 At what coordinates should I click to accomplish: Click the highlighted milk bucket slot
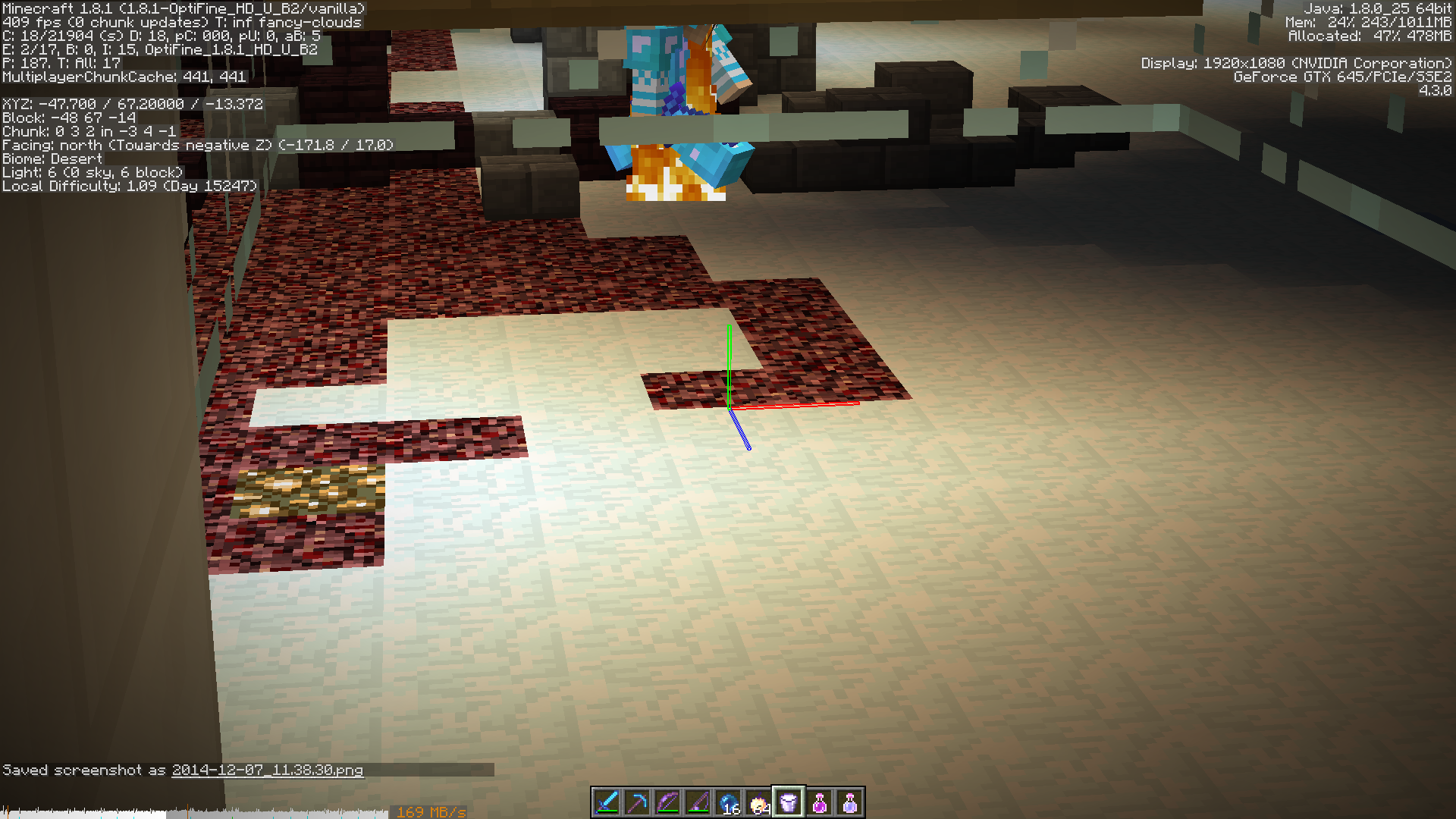[789, 802]
